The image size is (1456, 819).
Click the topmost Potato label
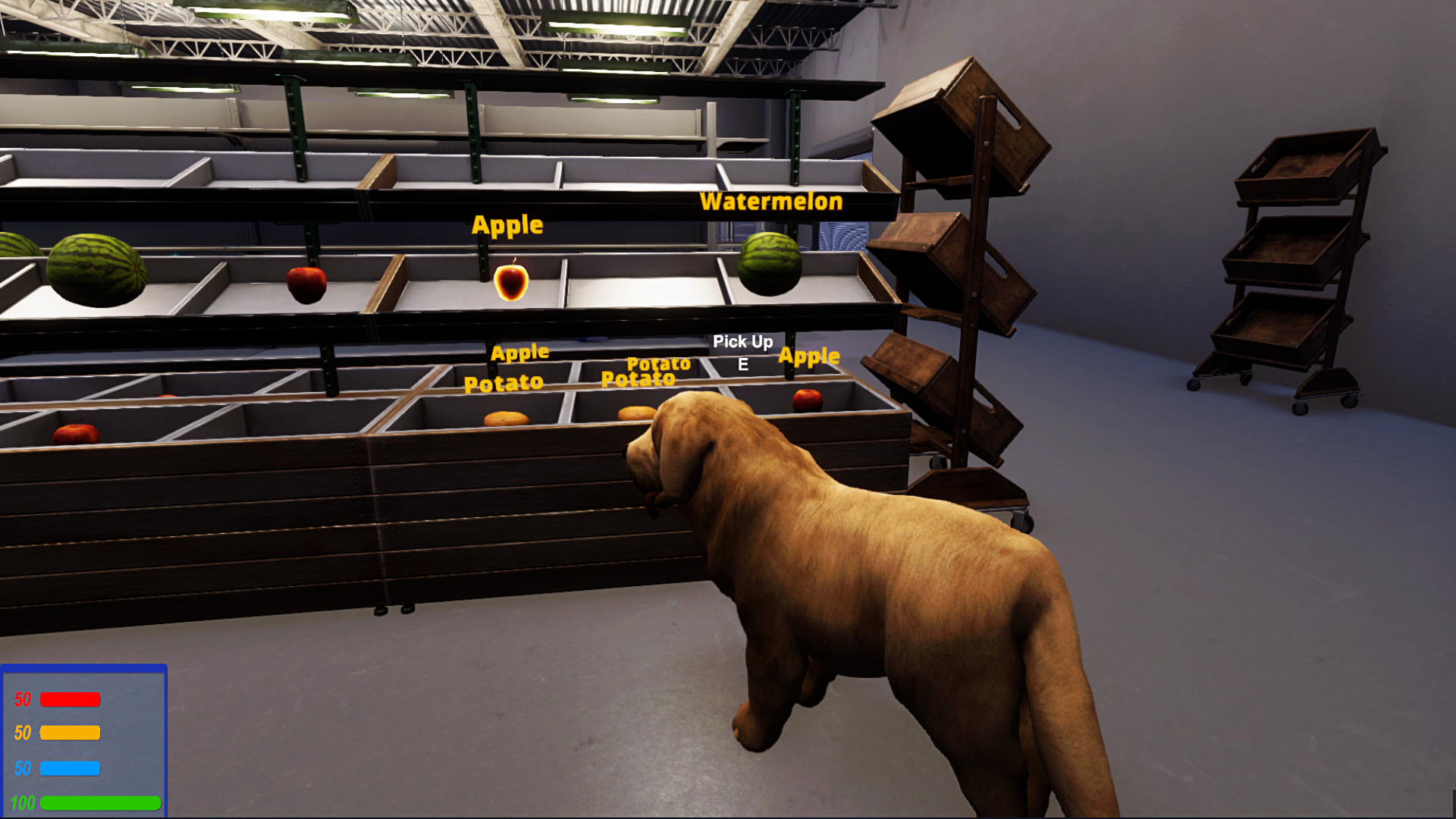[x=658, y=365]
